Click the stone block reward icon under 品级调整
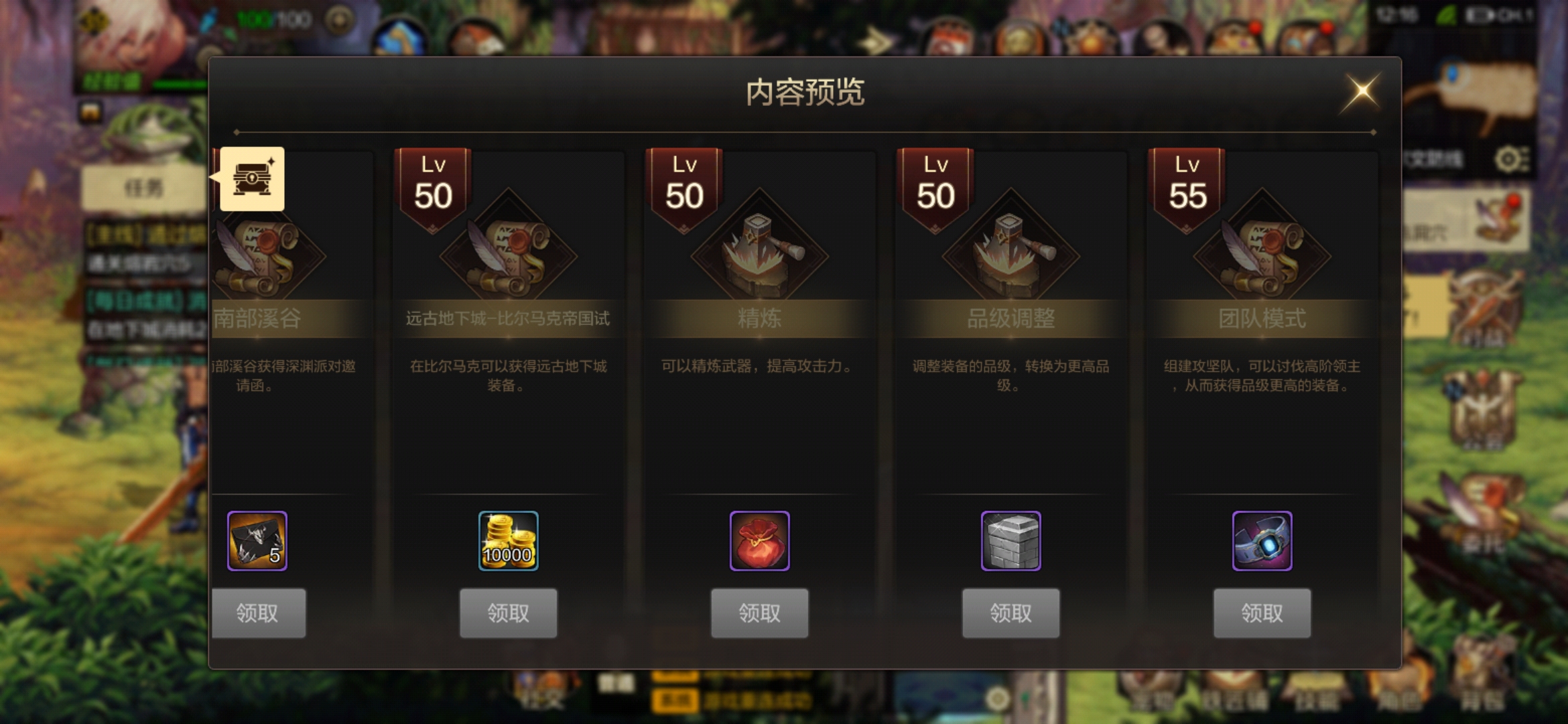 1011,540
